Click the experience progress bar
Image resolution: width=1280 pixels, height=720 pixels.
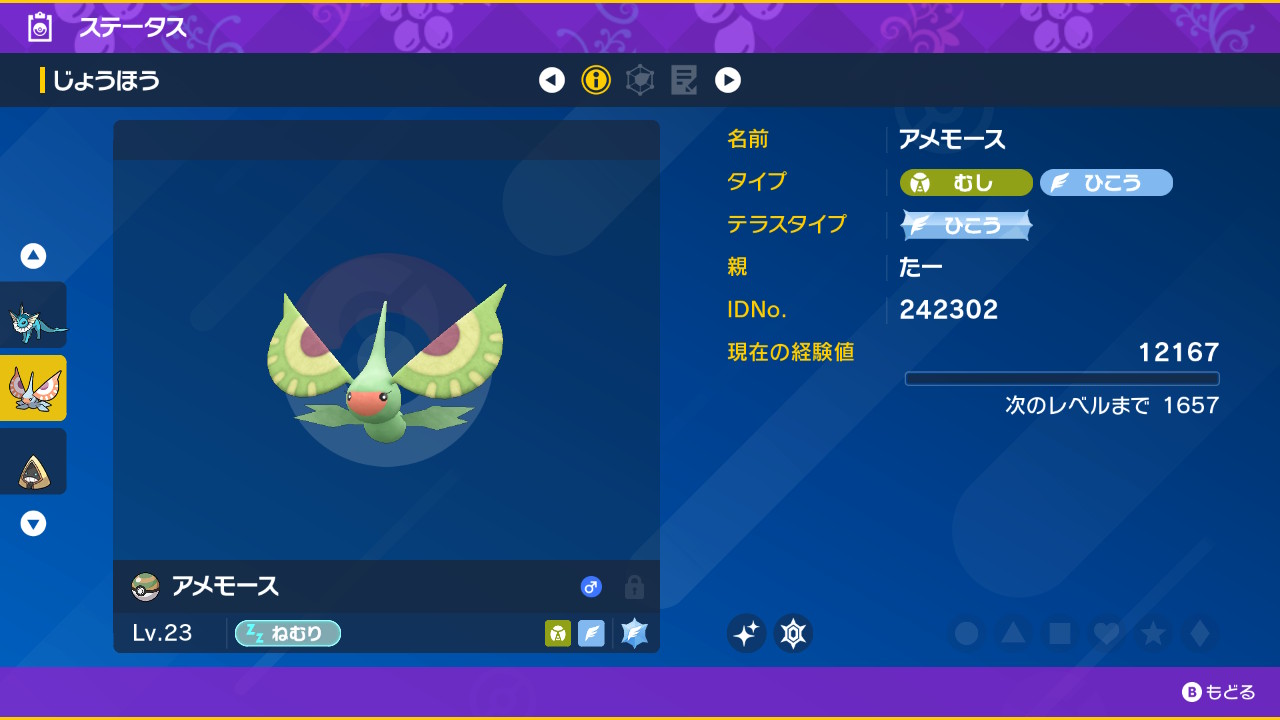[1062, 378]
